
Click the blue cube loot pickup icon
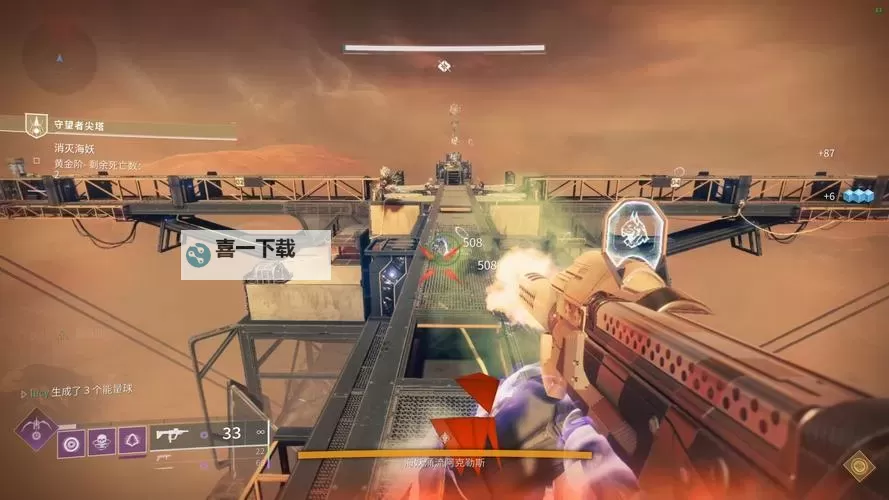click(857, 195)
